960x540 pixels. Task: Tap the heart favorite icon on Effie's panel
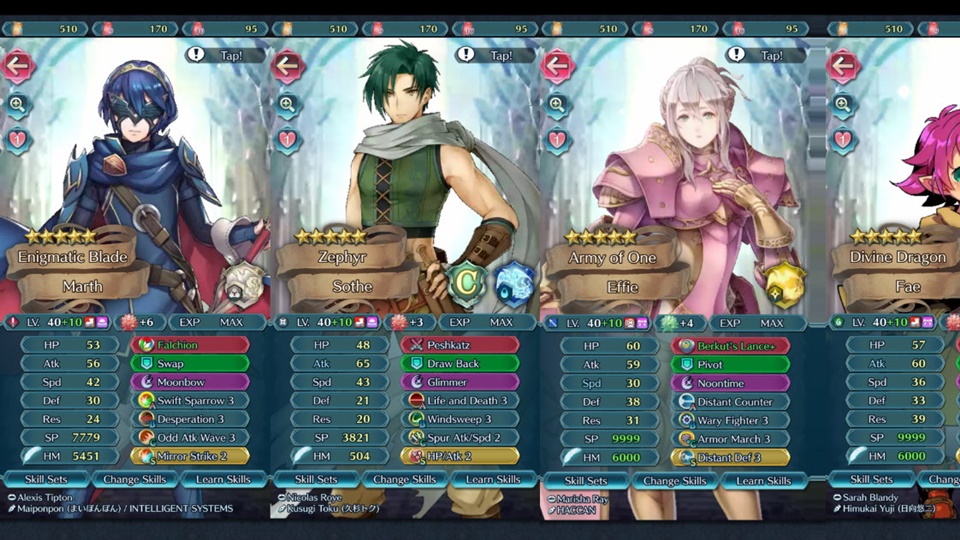(x=557, y=139)
